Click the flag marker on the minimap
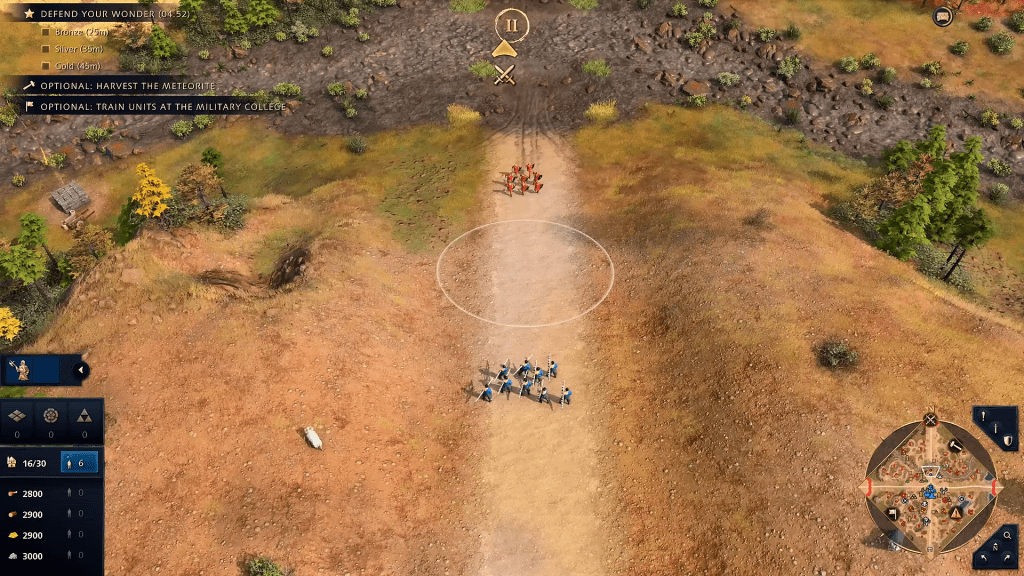The image size is (1024, 576). [892, 514]
